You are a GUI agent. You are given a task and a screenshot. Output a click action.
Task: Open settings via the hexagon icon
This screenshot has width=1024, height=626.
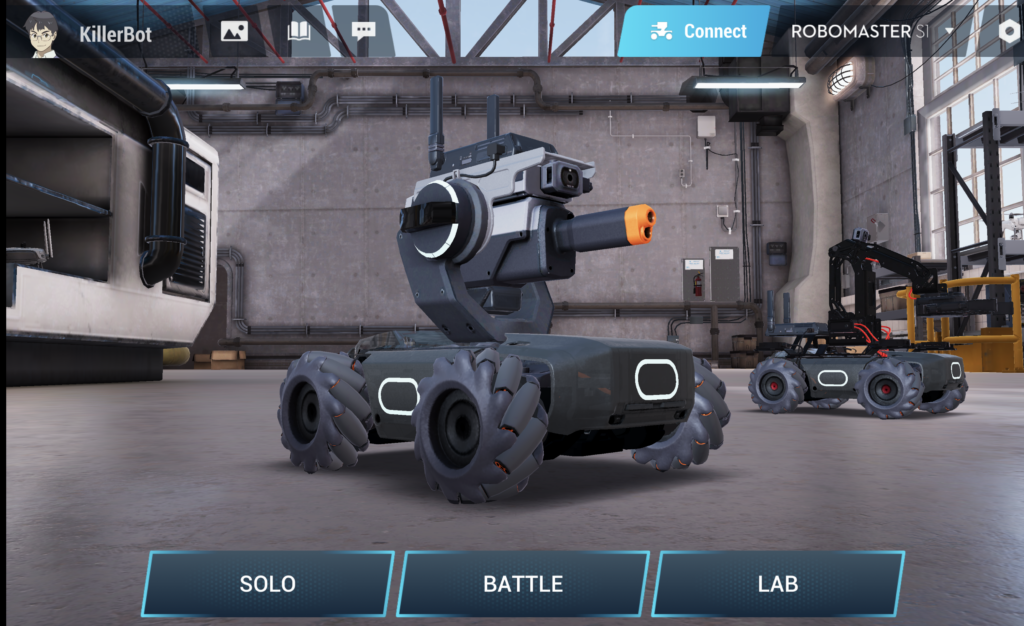click(x=1009, y=30)
